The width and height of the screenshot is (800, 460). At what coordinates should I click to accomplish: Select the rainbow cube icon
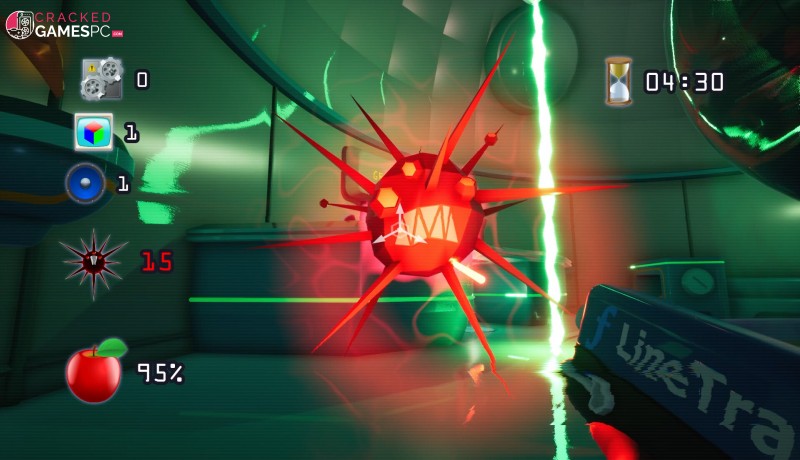(94, 132)
